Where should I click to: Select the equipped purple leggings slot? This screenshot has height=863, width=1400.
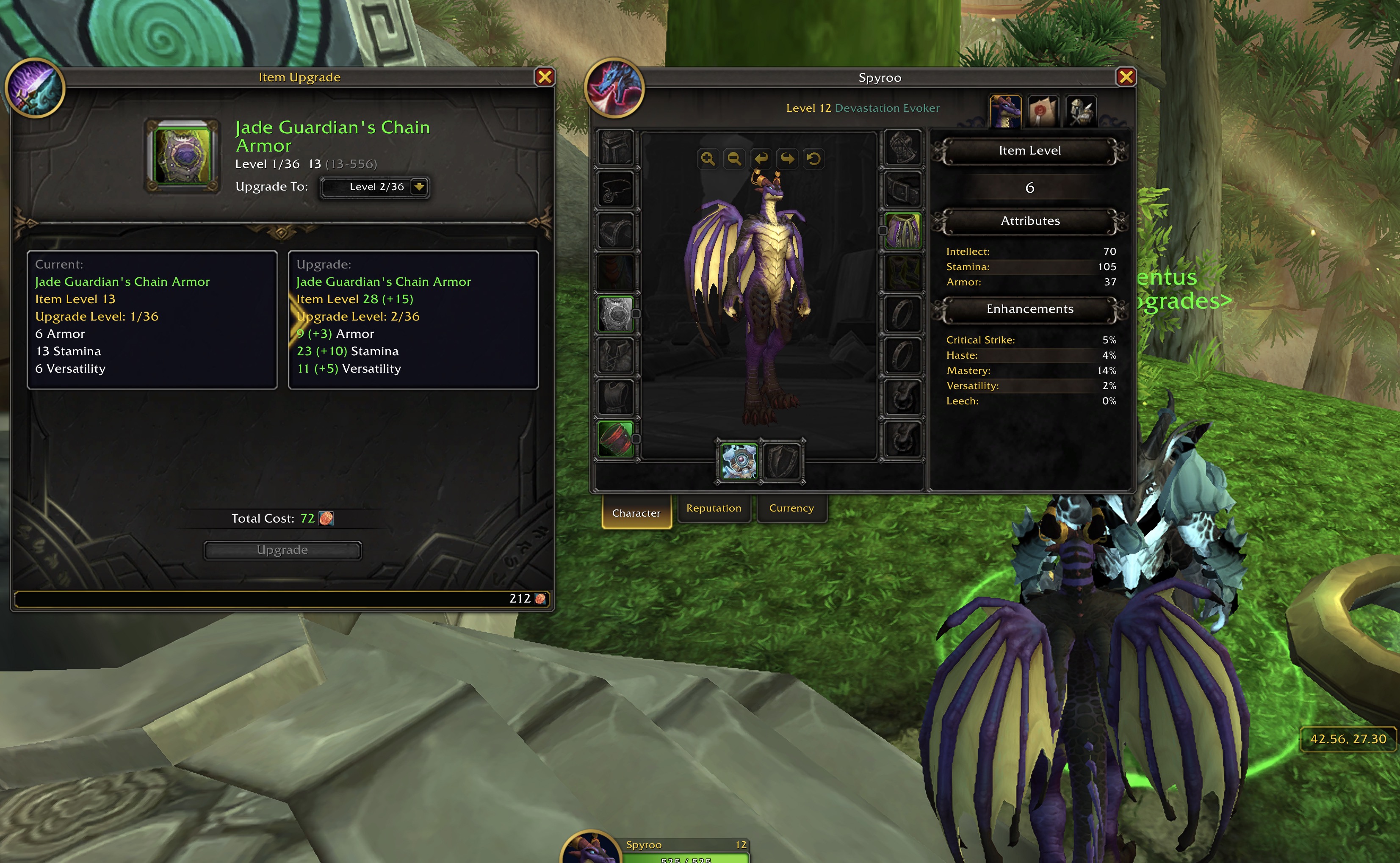pos(902,231)
